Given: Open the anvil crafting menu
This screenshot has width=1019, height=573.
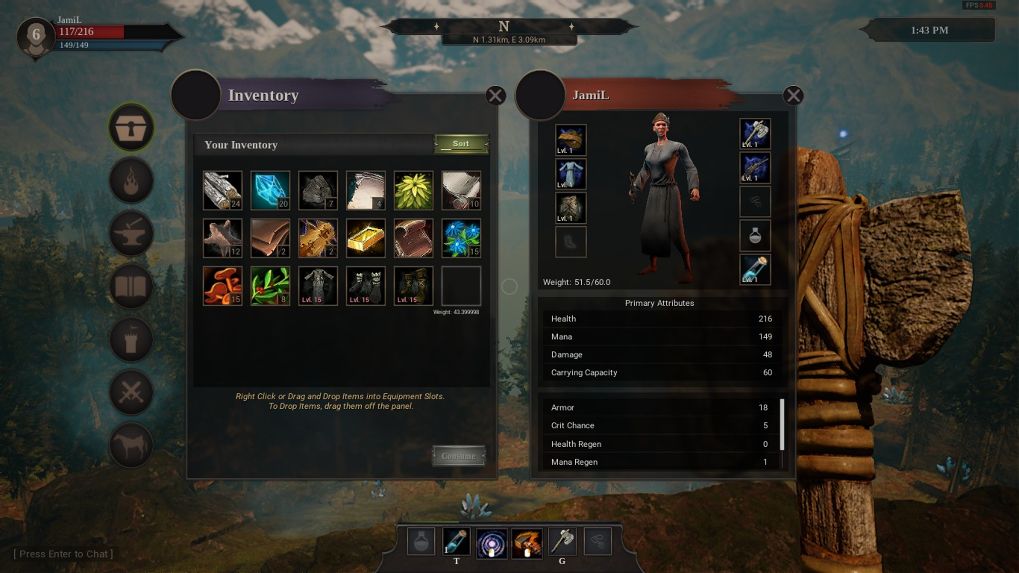Looking at the screenshot, I should tap(131, 233).
